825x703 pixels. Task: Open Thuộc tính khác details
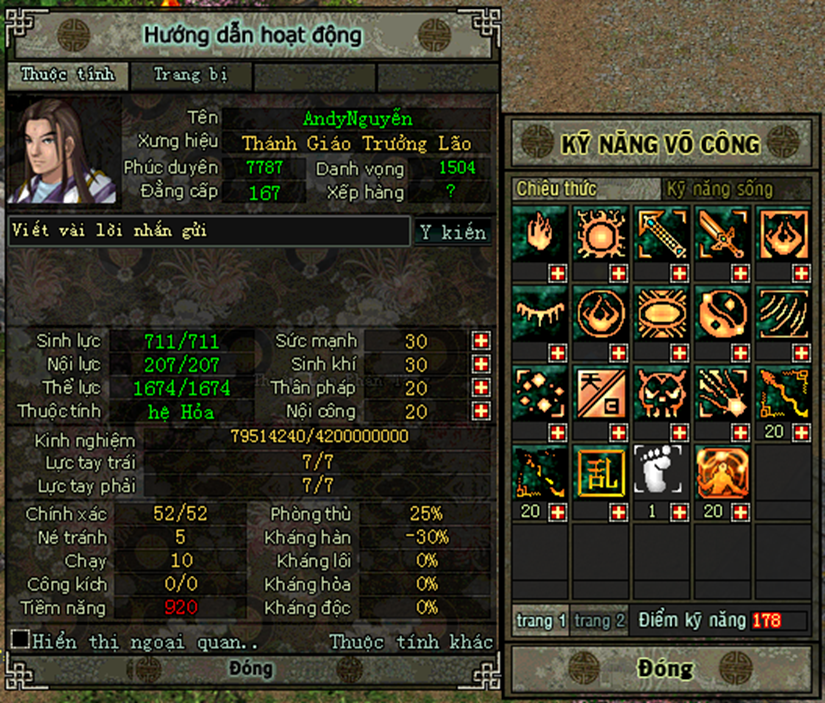(x=411, y=641)
